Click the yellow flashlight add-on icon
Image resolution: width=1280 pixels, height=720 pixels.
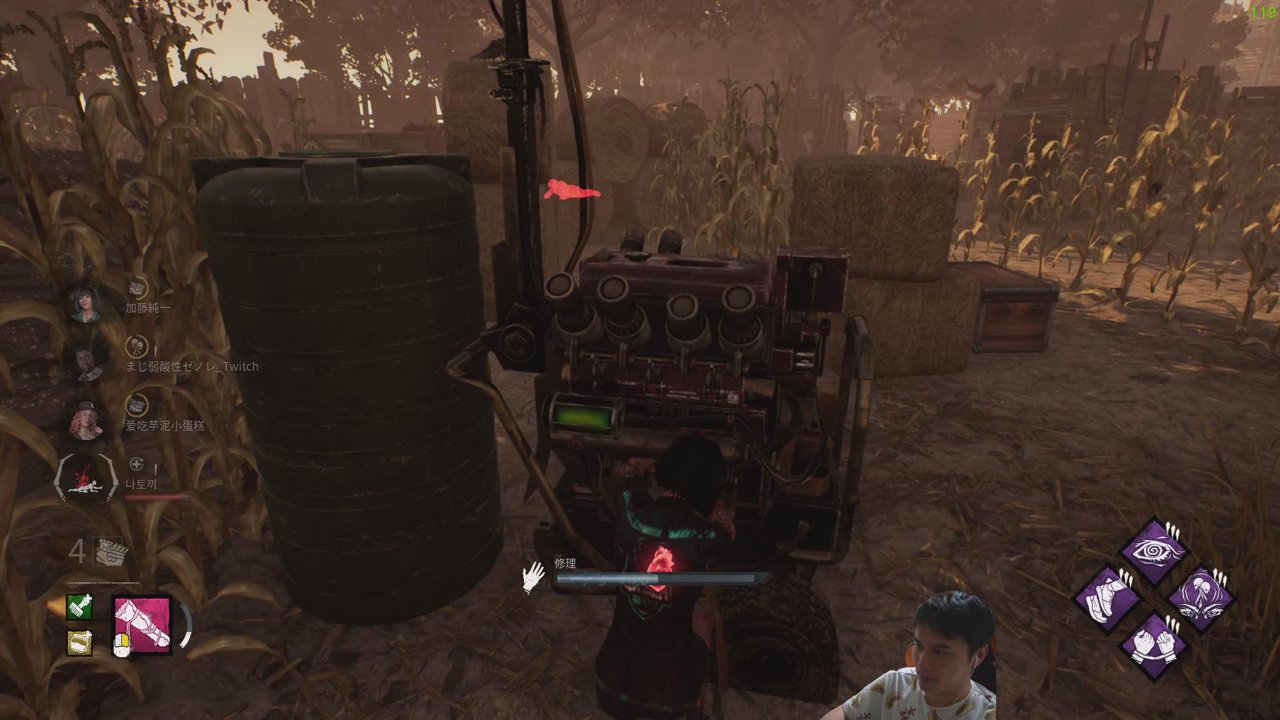coord(80,642)
